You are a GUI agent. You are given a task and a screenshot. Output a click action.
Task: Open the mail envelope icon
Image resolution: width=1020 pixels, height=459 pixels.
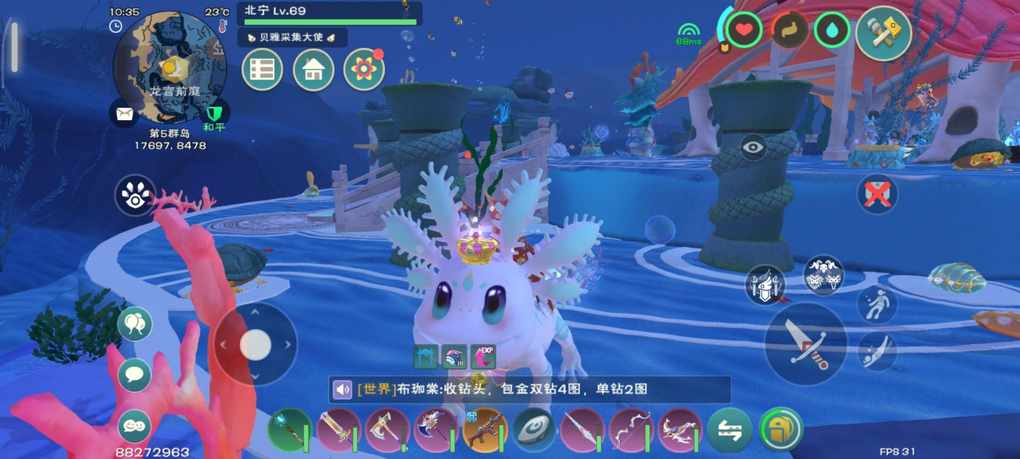pyautogui.click(x=124, y=113)
